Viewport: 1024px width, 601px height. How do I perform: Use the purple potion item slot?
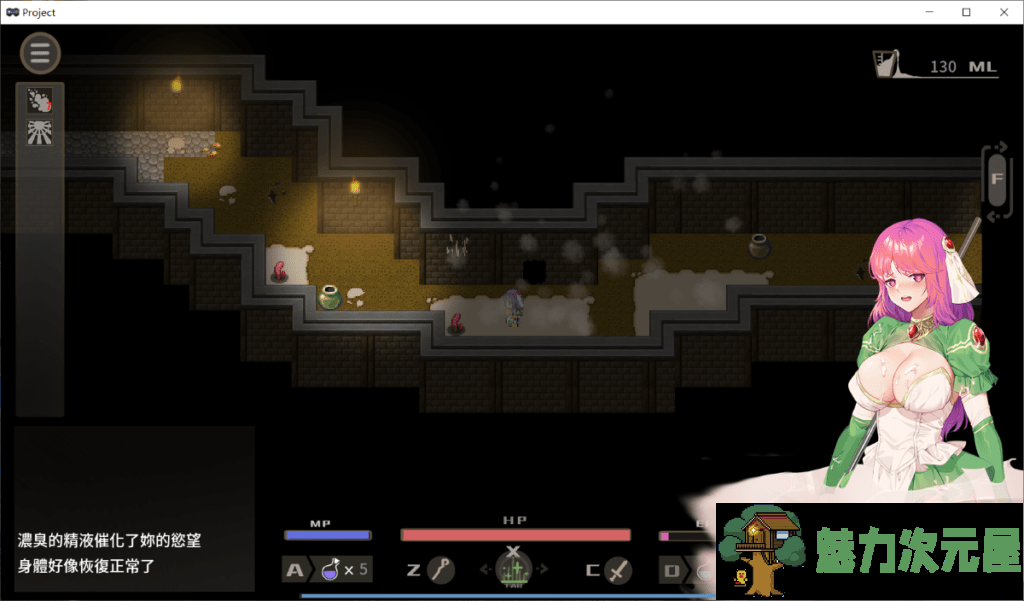[331, 570]
